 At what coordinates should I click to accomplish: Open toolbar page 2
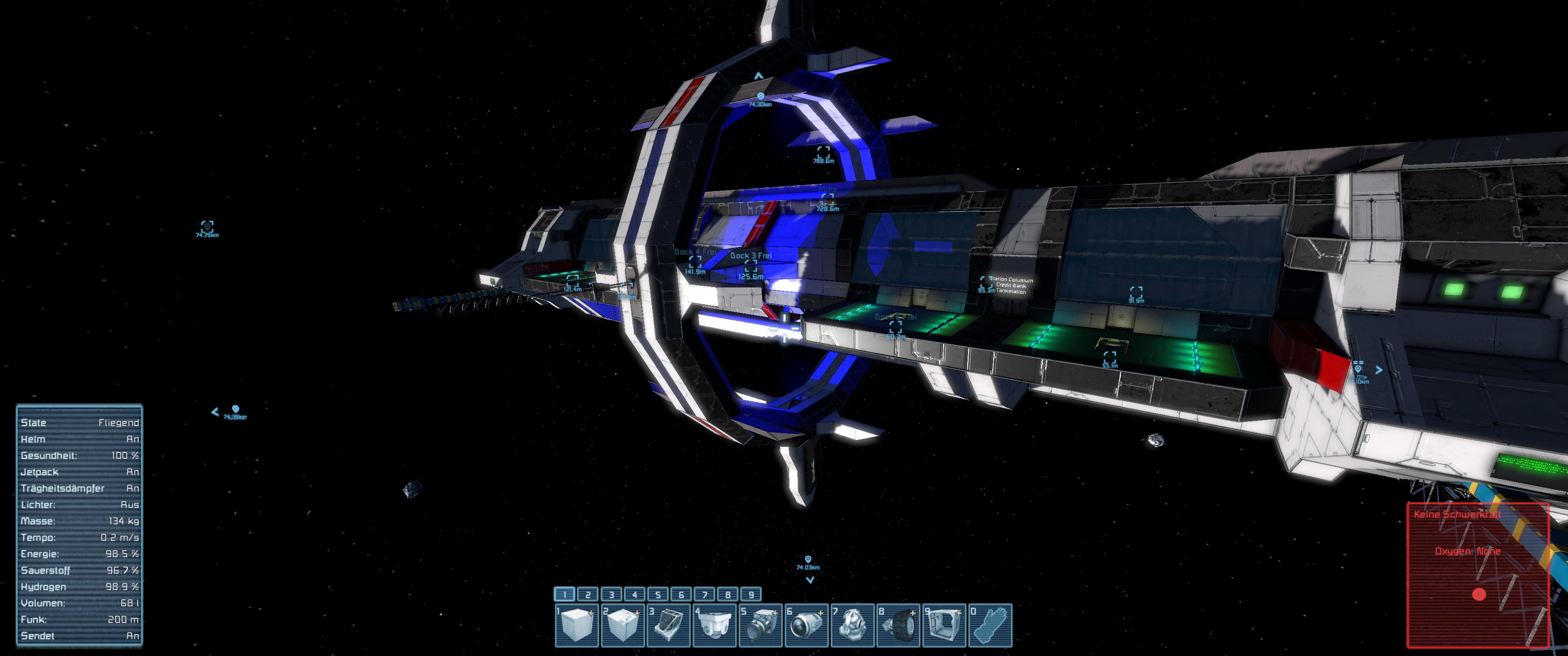click(588, 594)
